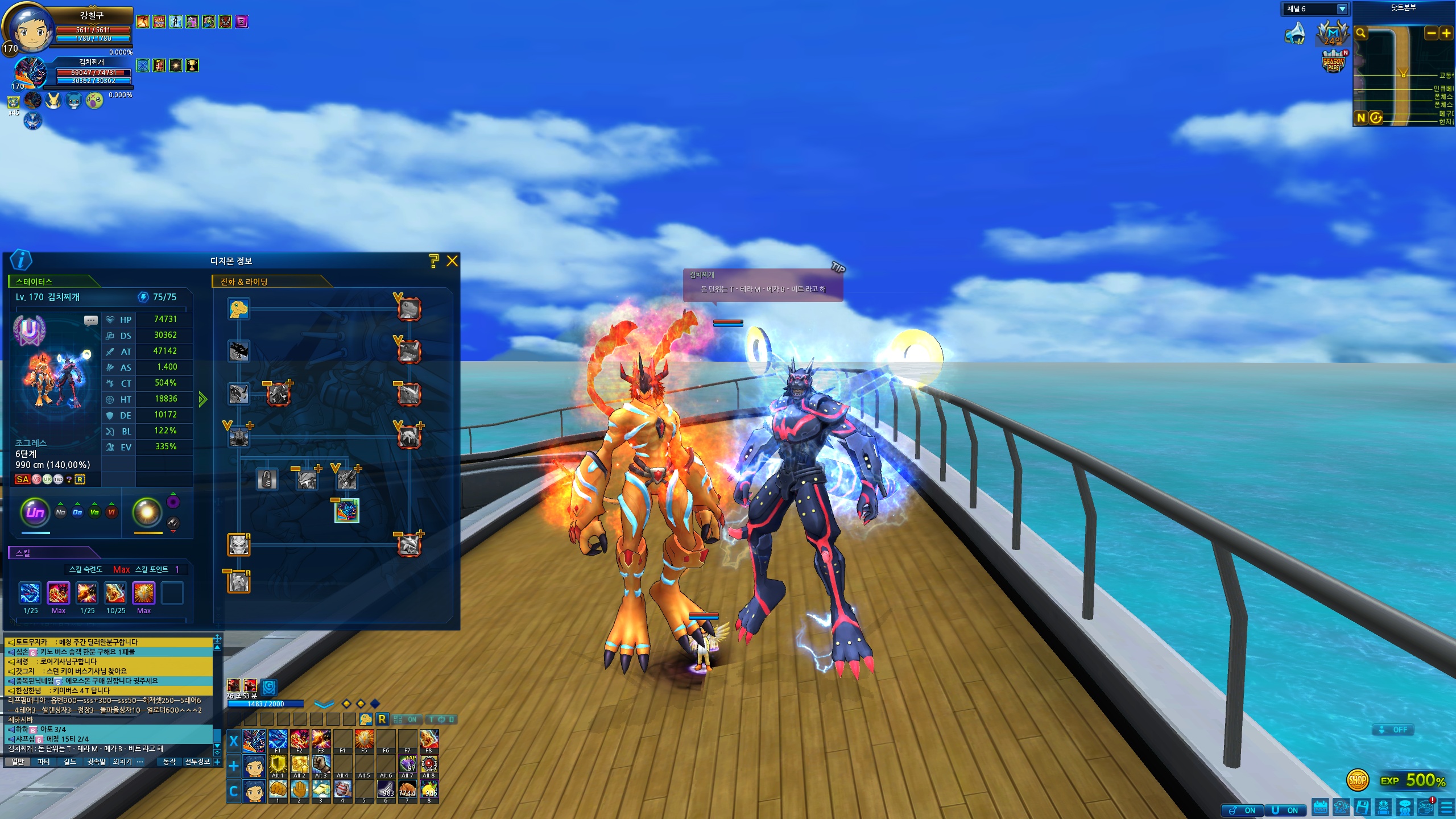Image resolution: width=1456 pixels, height=819 pixels.
Task: Open the gold SHOP coin button
Action: pos(1357,780)
